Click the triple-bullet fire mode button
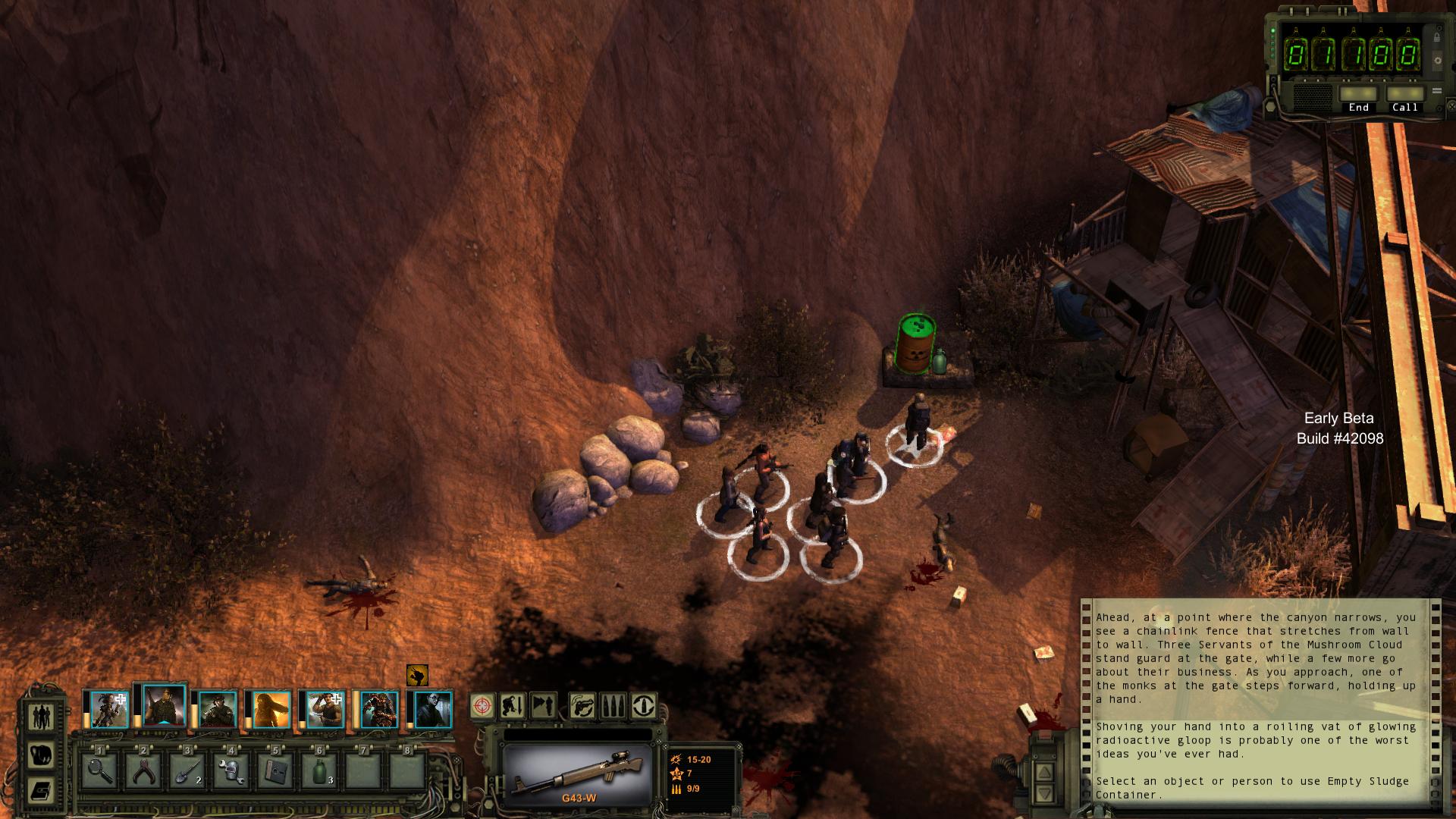Viewport: 1456px width, 819px height. pos(613,706)
